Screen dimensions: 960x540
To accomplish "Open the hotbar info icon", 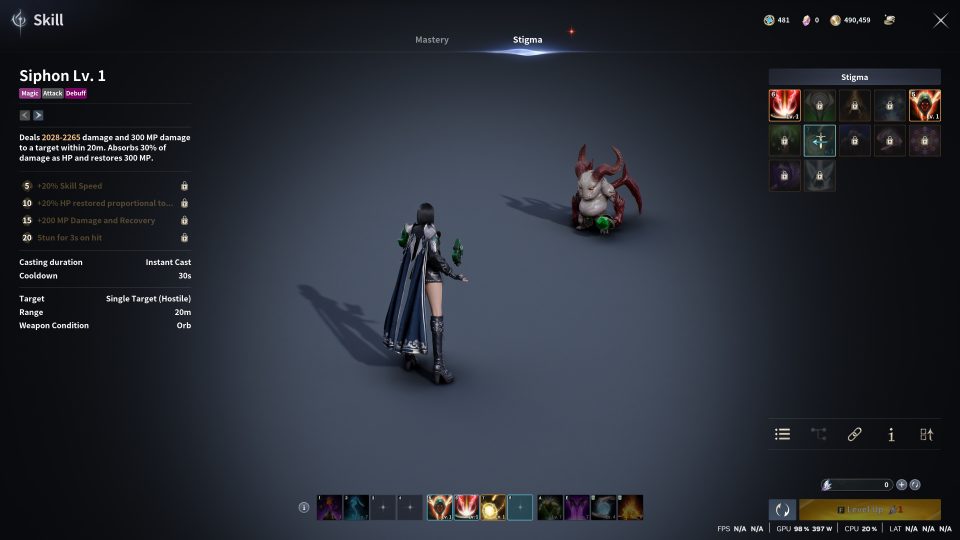I will coord(304,507).
